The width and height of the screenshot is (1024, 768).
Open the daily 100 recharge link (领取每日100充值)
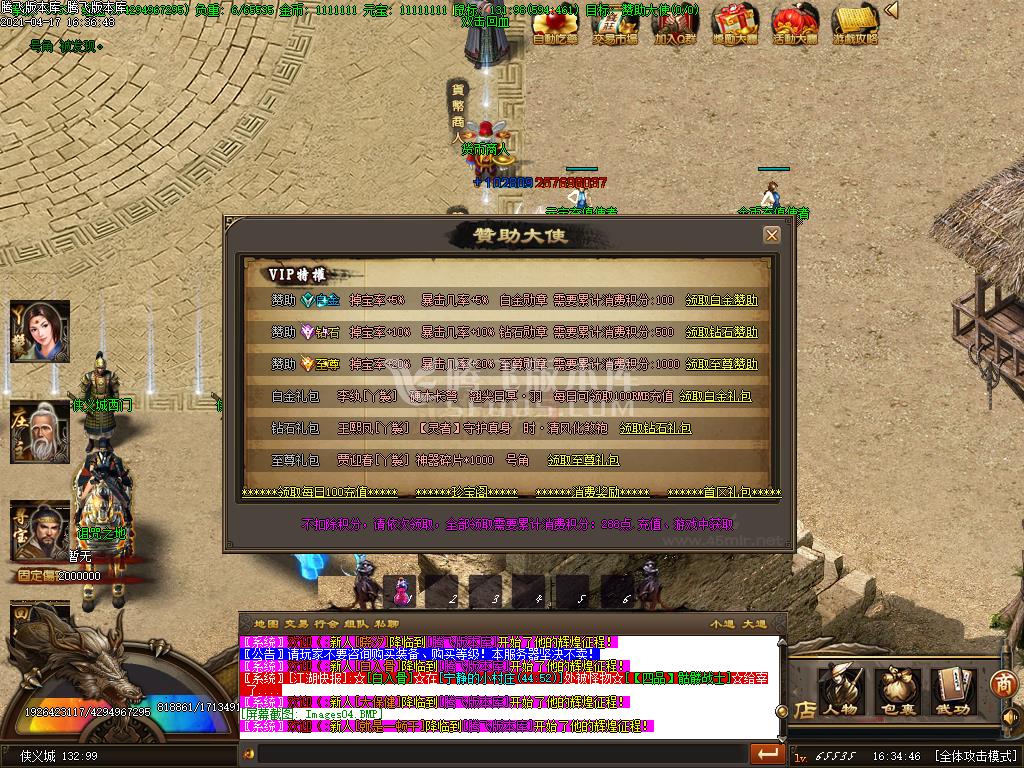[319, 493]
